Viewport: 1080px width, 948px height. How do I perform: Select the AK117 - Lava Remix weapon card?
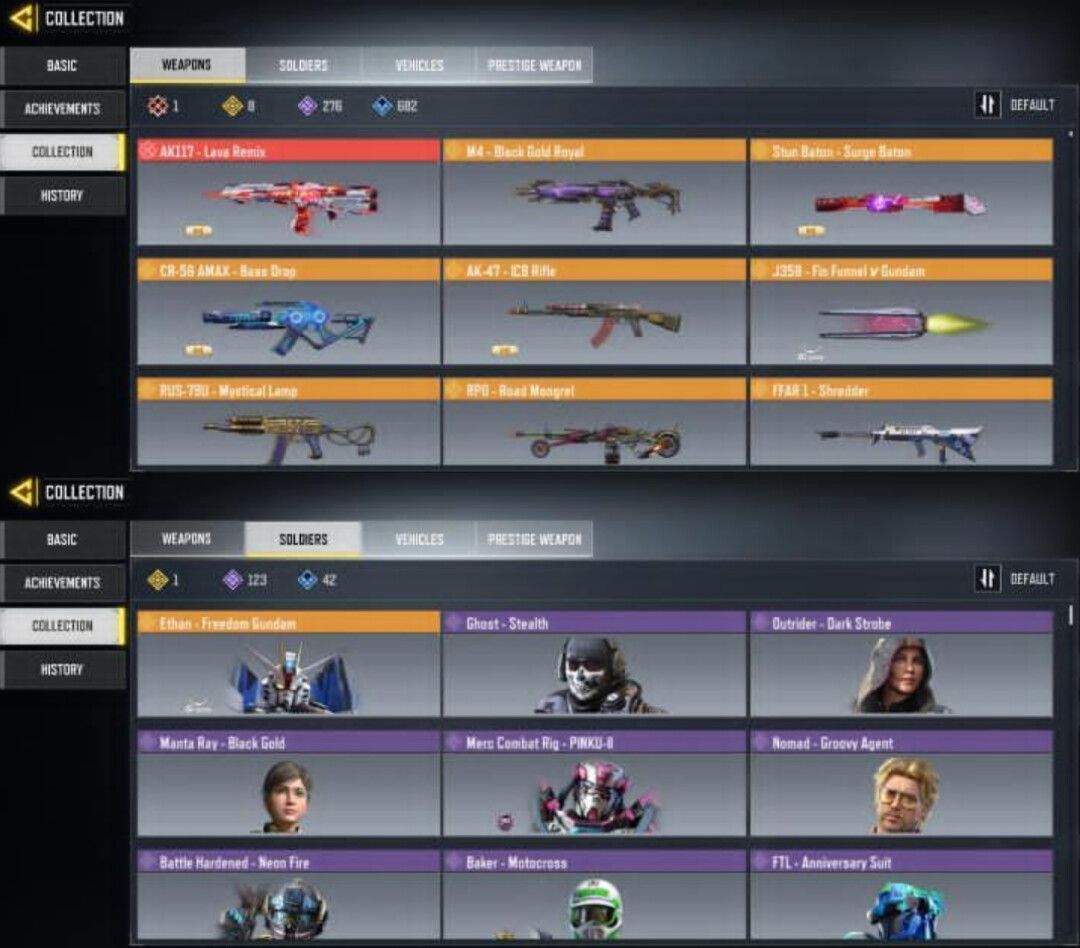click(x=288, y=194)
